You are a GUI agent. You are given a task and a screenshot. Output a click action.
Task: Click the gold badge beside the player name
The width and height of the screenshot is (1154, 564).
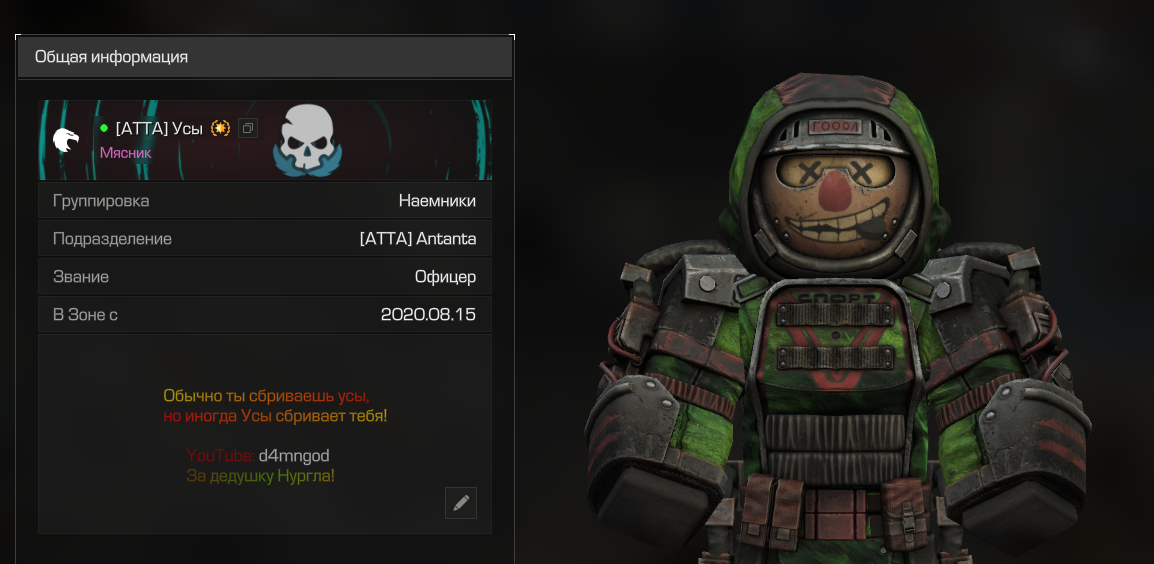[221, 128]
